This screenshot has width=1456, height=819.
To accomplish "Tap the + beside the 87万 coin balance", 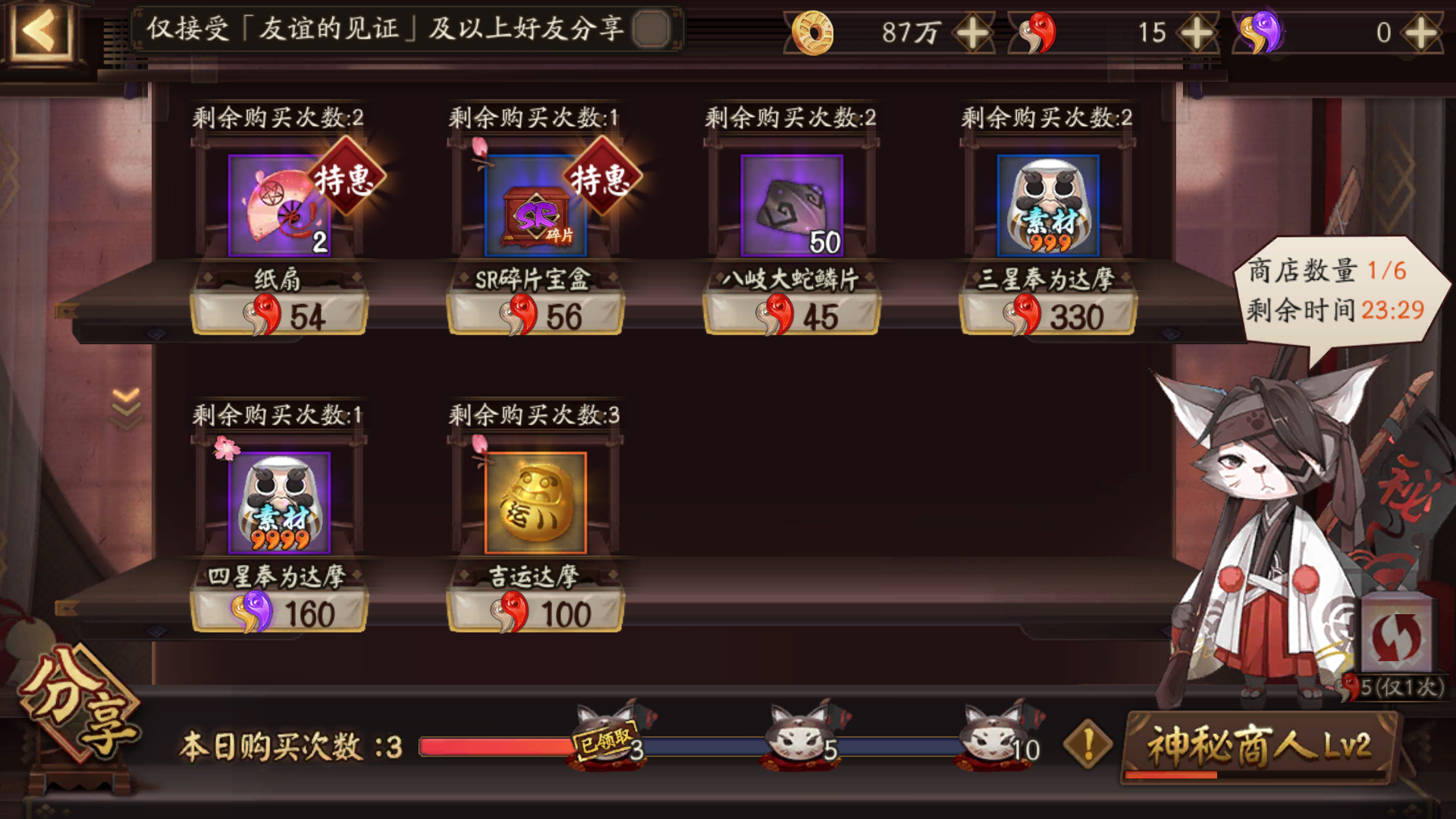I will (973, 32).
